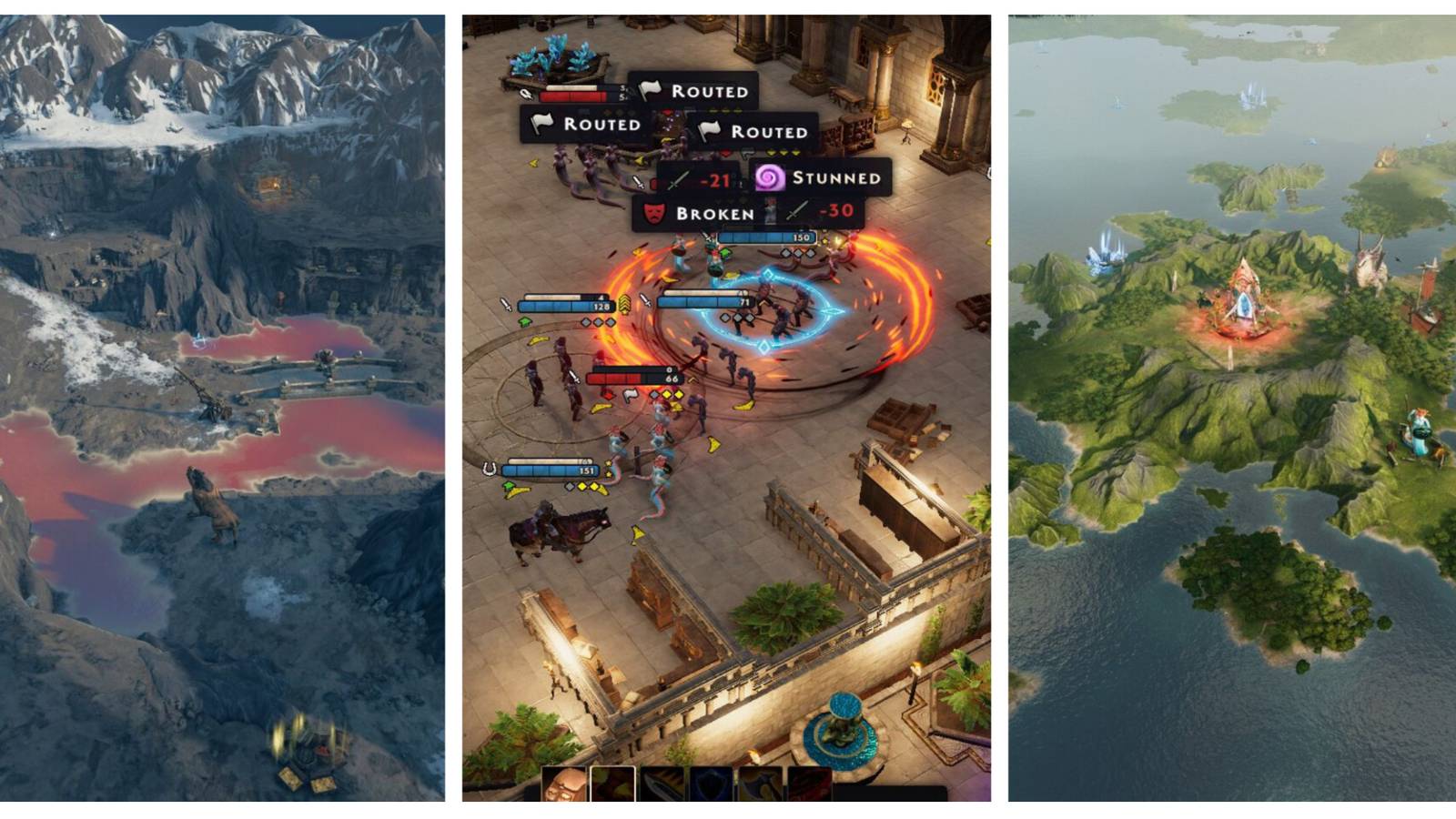This screenshot has height=819, width=1456.
Task: Expand the yellow chevron stack beside the 128 unit bar
Action: (x=625, y=303)
